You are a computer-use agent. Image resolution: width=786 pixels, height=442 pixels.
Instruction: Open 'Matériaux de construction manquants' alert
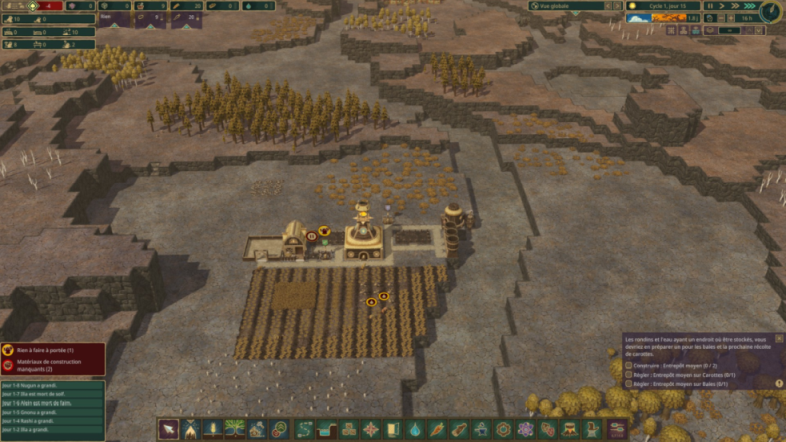[x=52, y=366]
